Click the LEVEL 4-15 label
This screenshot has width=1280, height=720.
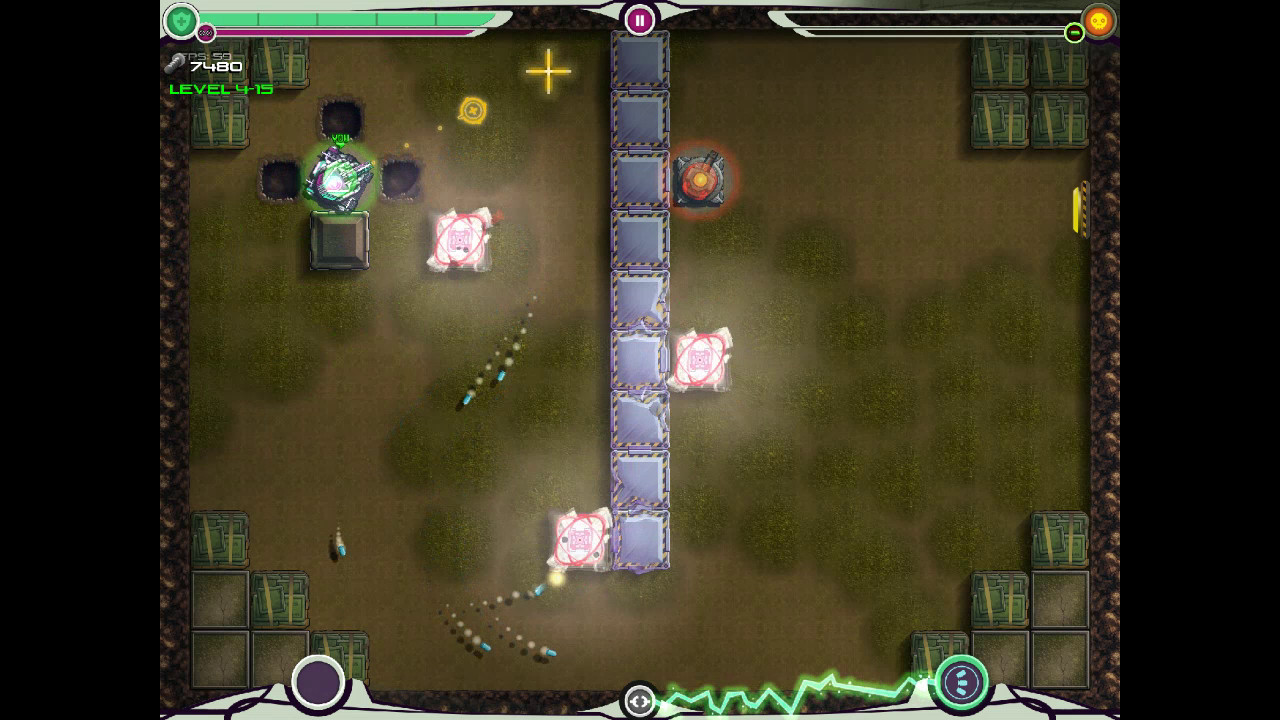tap(222, 88)
